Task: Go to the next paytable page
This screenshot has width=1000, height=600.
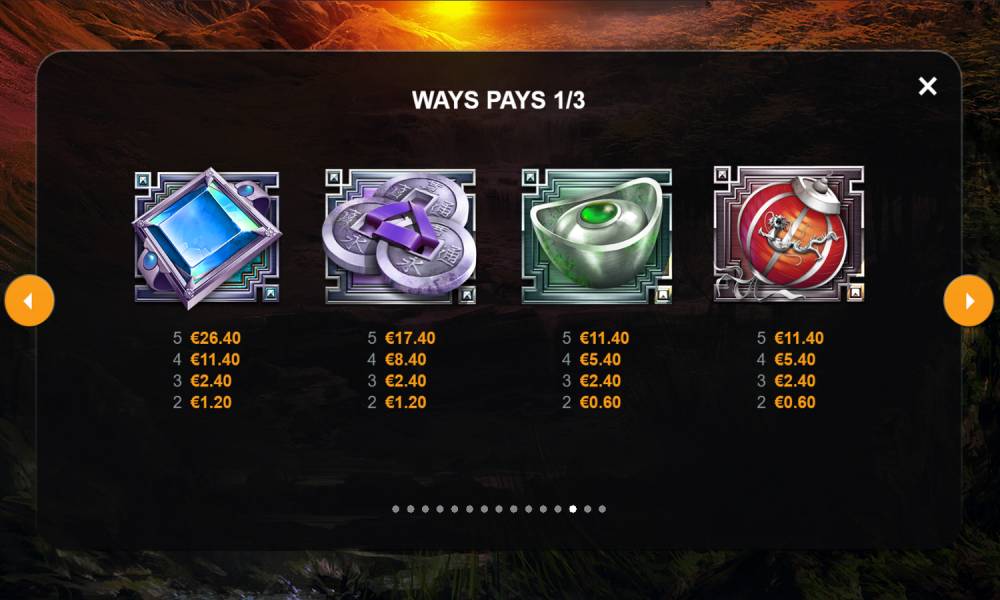Action: (968, 301)
